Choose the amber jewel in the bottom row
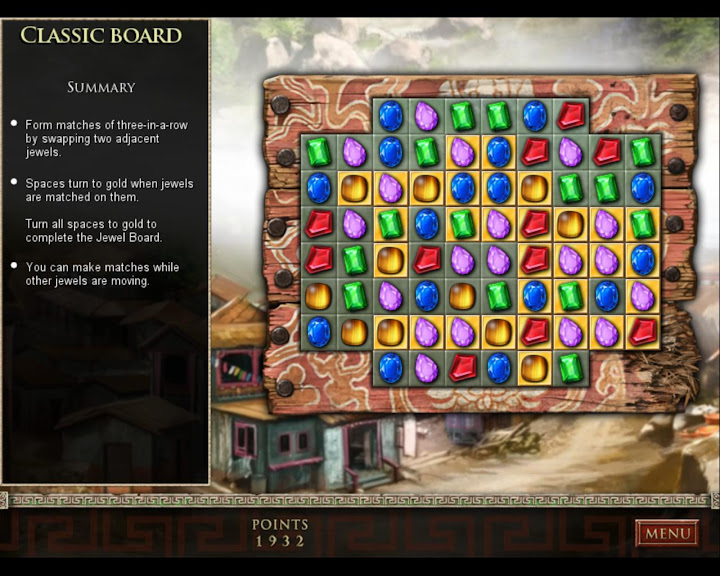 [x=535, y=368]
